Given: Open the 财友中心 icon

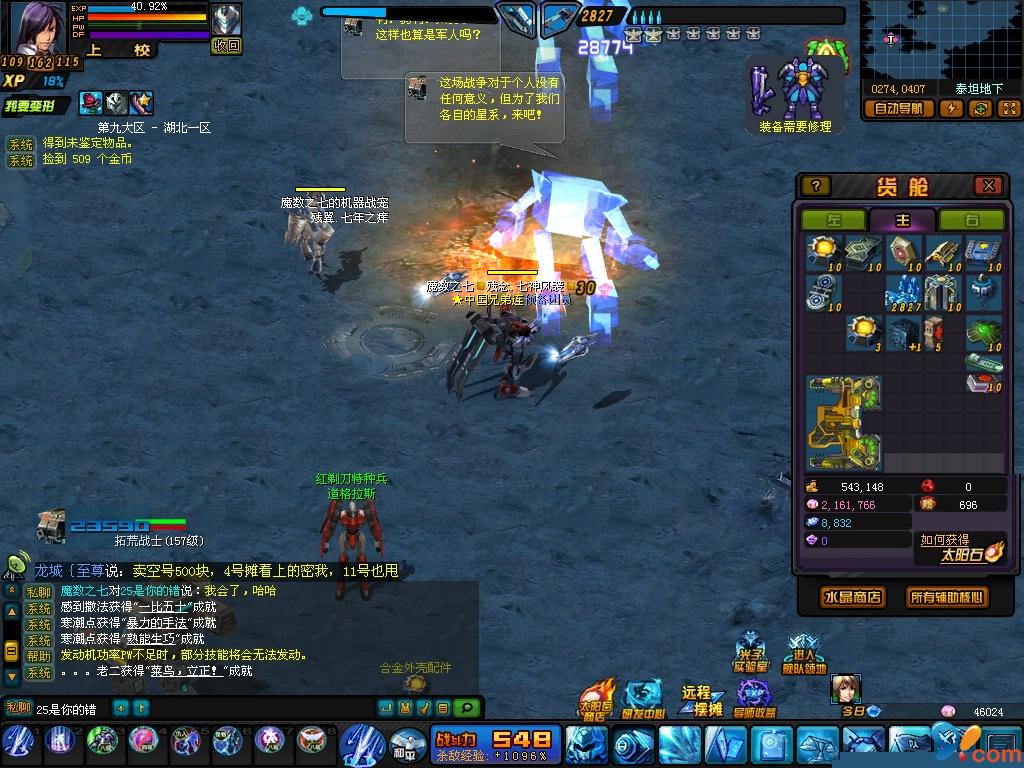Looking at the screenshot, I should point(643,700).
